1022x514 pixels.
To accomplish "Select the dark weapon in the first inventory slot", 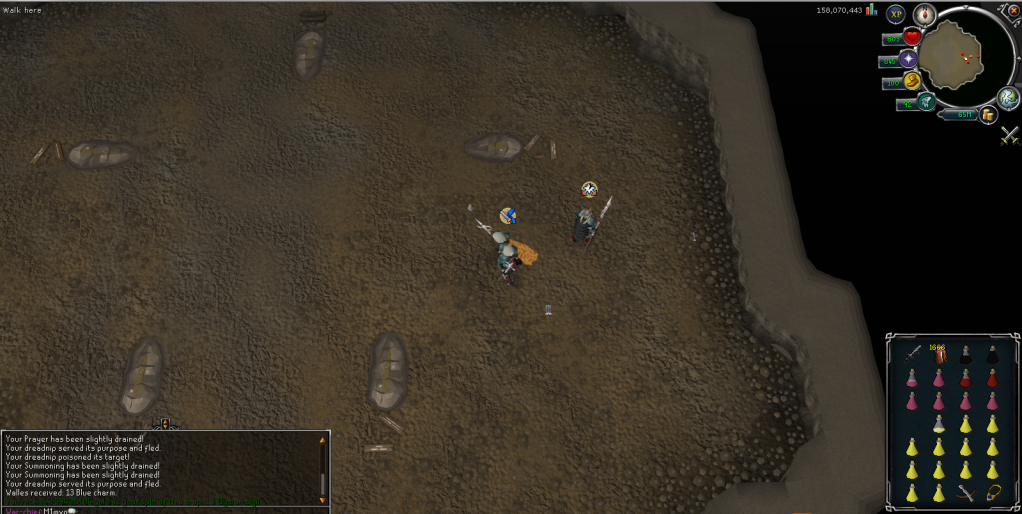I will [912, 355].
